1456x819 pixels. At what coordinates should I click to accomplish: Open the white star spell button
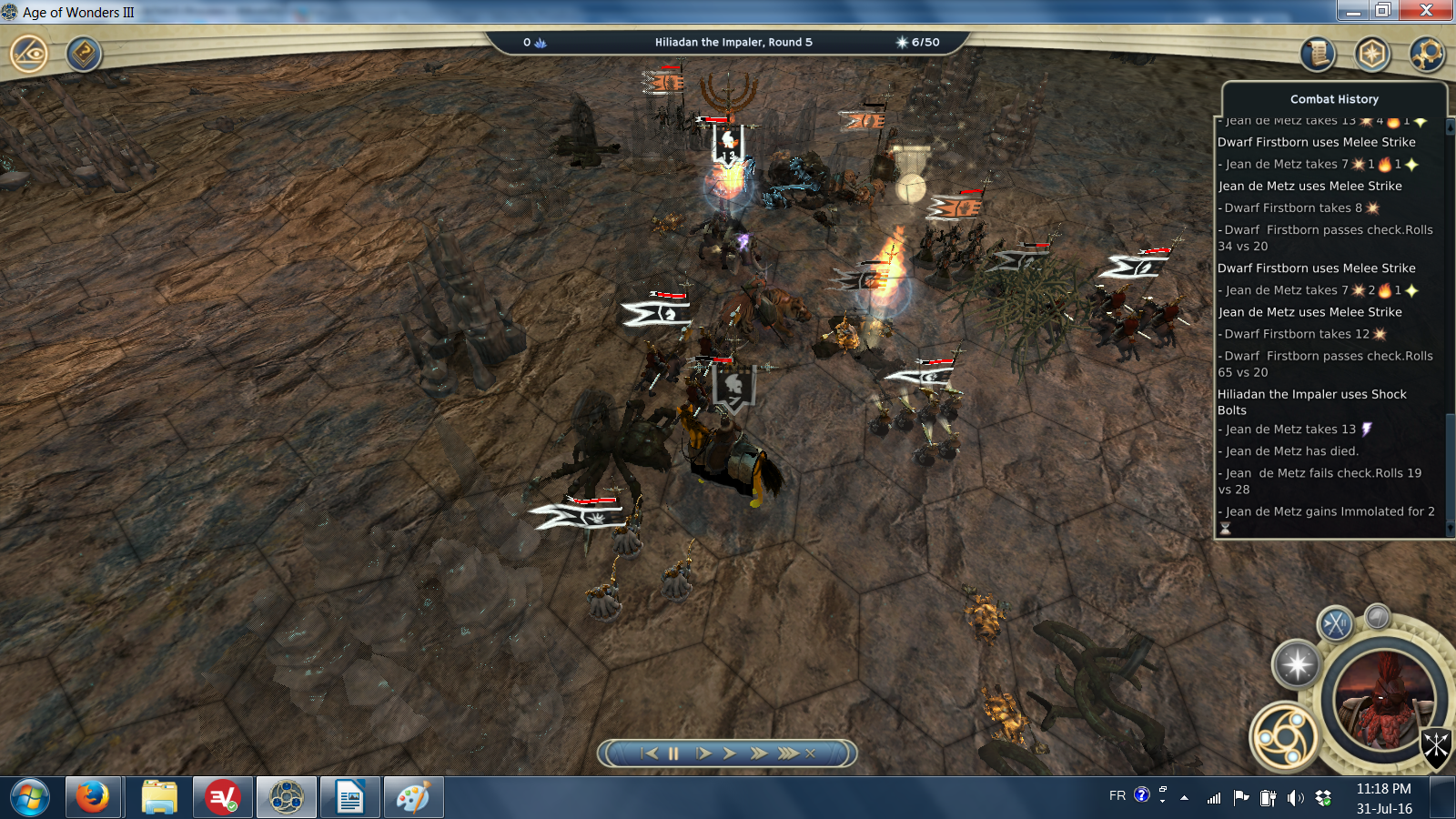pyautogui.click(x=1297, y=663)
